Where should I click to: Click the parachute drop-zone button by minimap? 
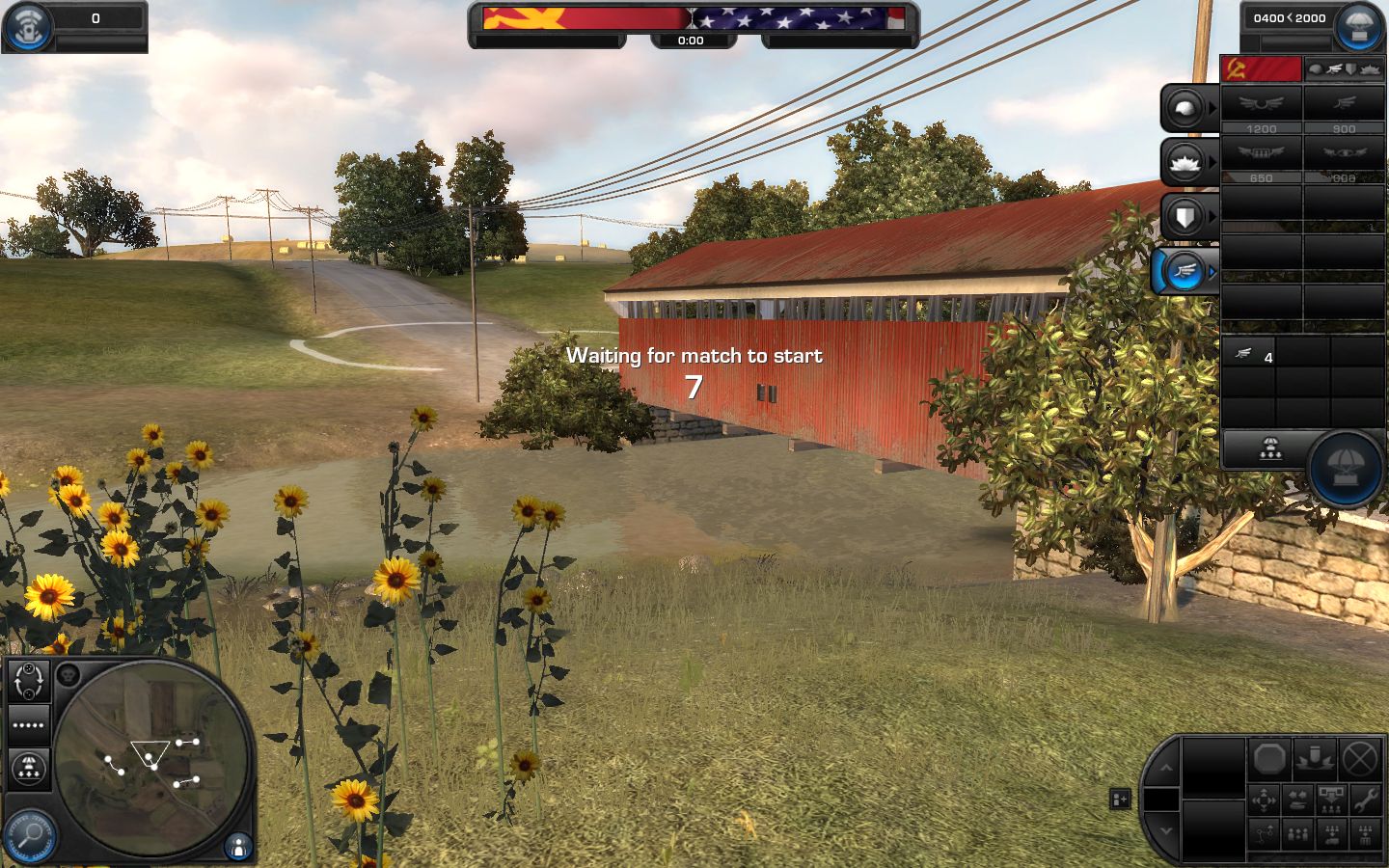coord(29,770)
